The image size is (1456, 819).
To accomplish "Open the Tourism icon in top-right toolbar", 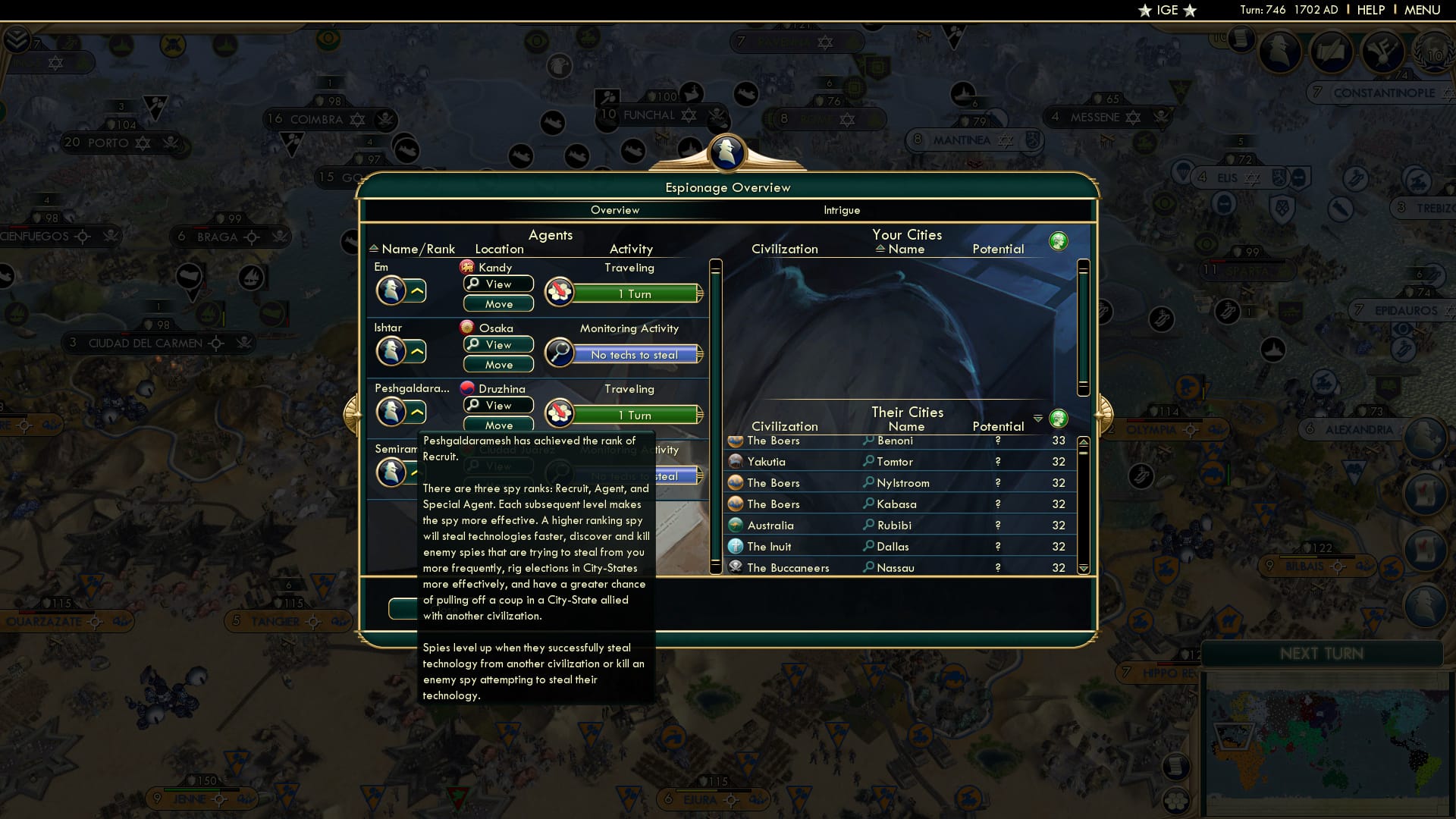I will coord(1382,52).
